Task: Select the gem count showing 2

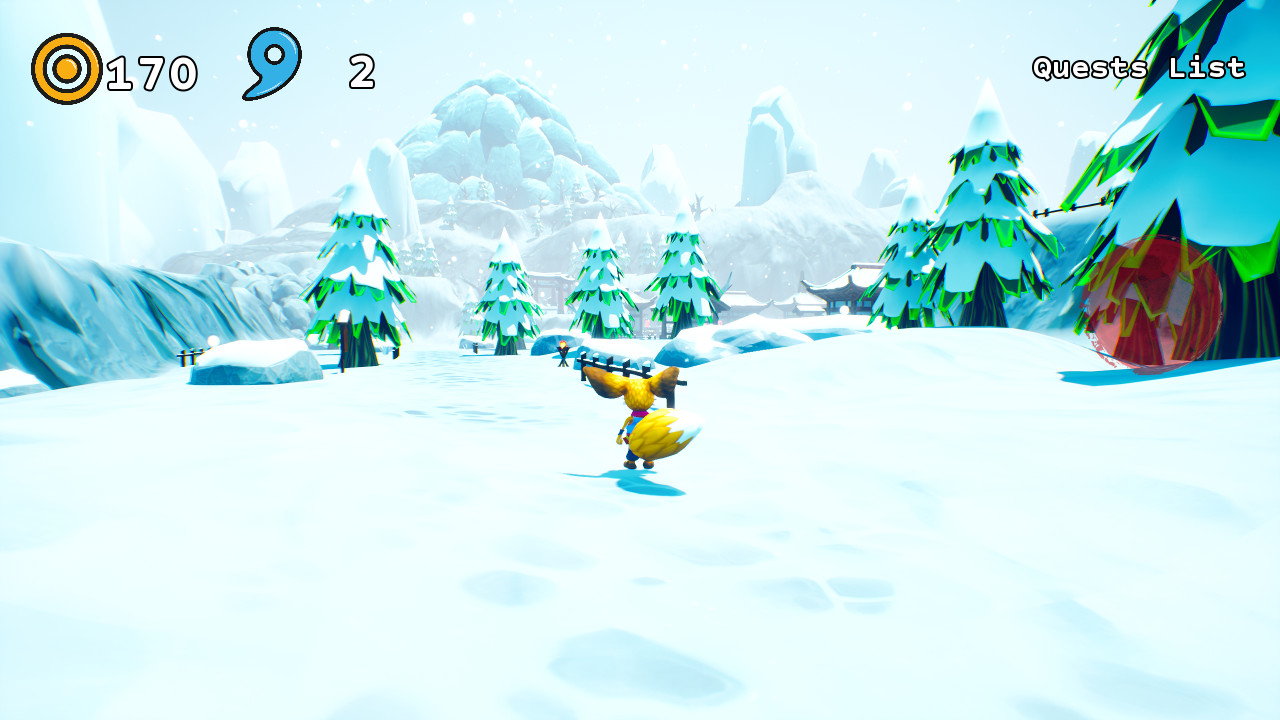Action: tap(360, 70)
